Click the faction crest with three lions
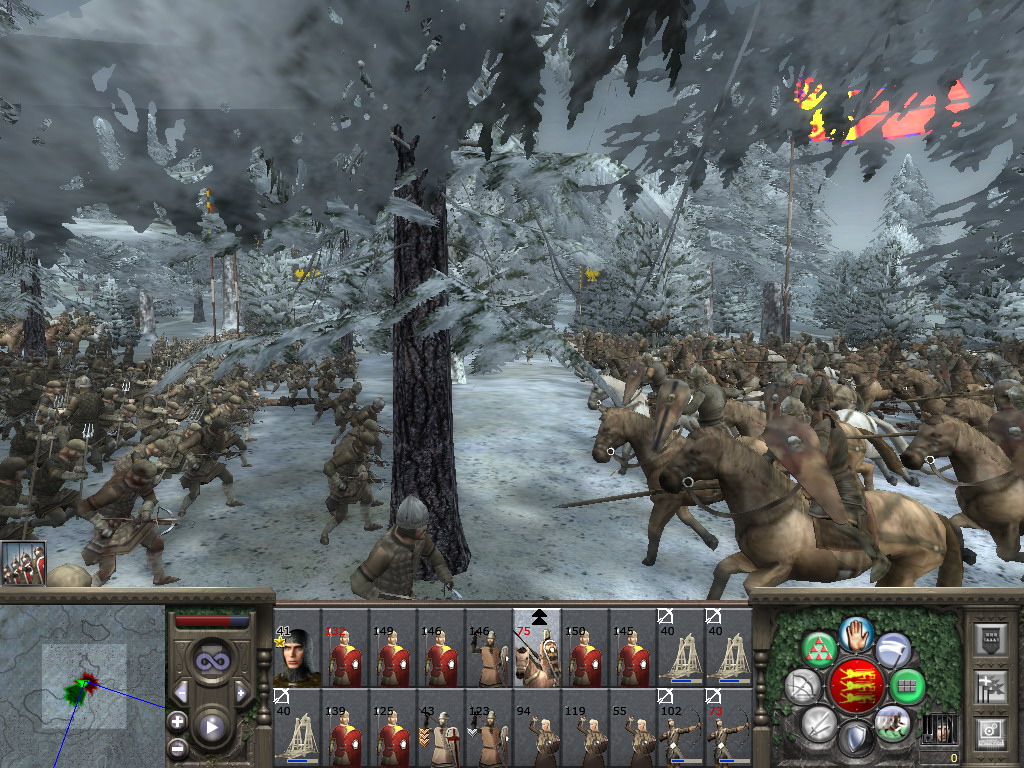 (x=855, y=686)
